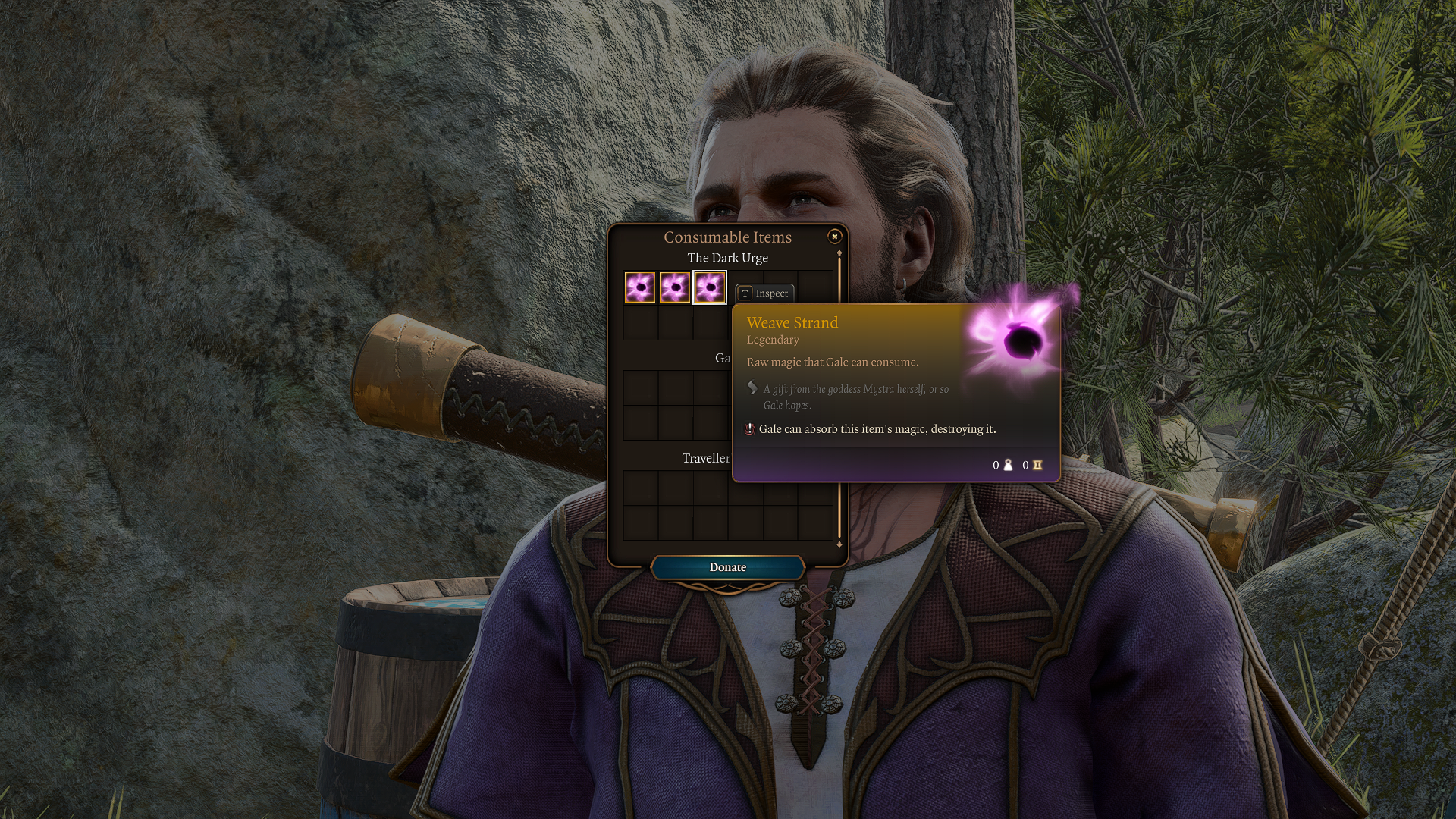1456x819 pixels.
Task: Close the Consumable Items window
Action: pyautogui.click(x=834, y=237)
